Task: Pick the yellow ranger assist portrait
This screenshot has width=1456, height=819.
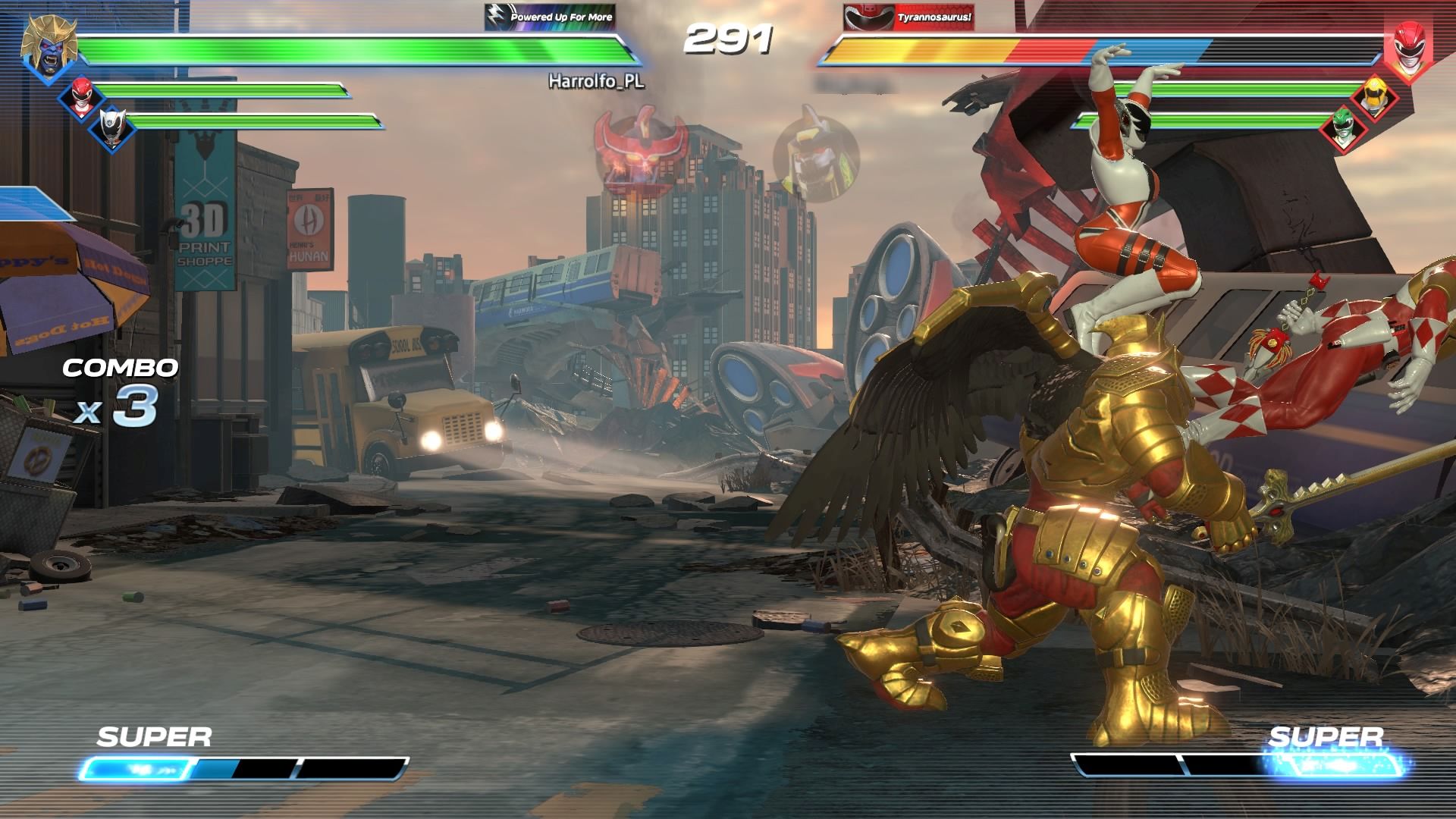Action: pos(1376,96)
